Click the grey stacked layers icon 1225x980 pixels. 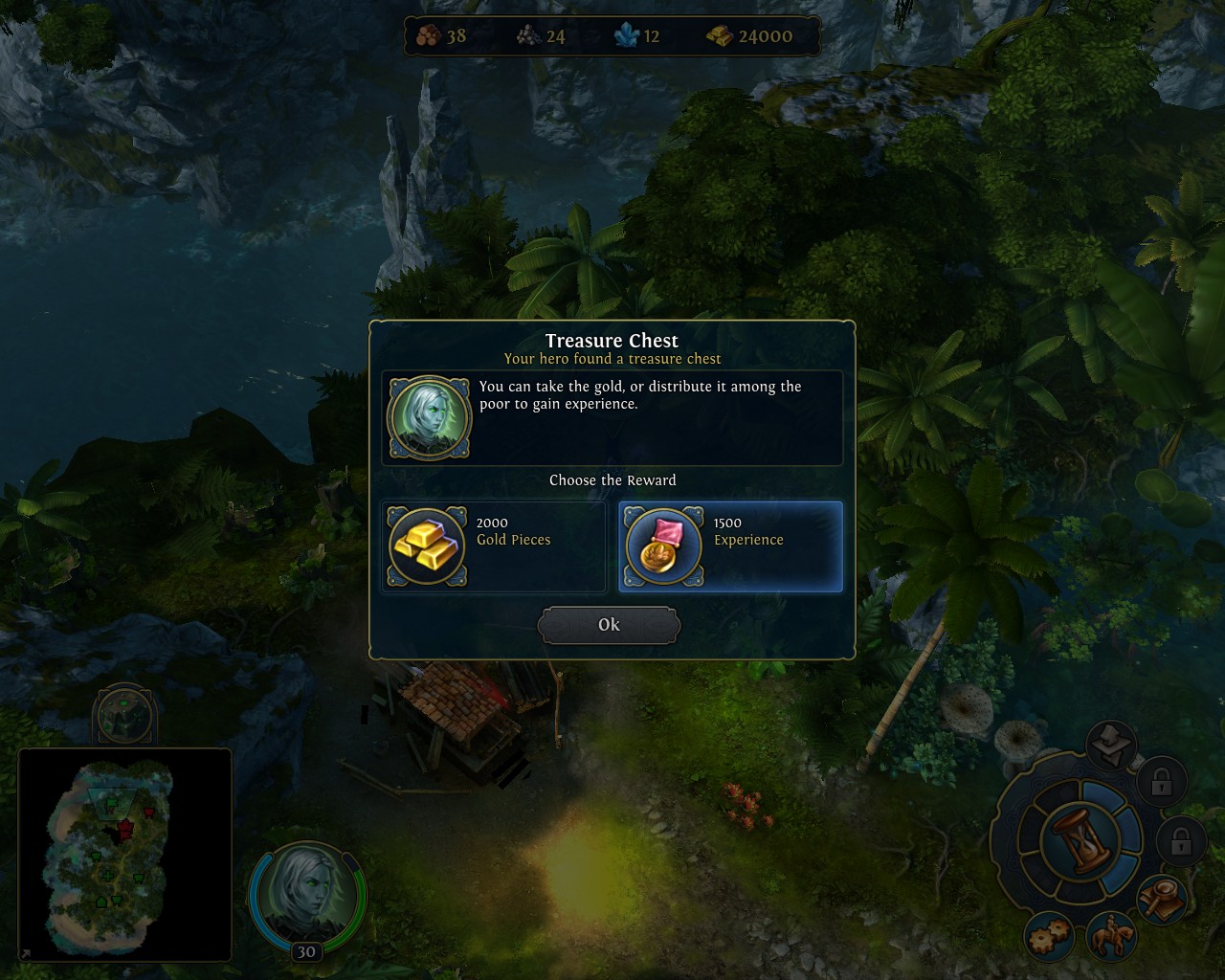pos(1111,745)
